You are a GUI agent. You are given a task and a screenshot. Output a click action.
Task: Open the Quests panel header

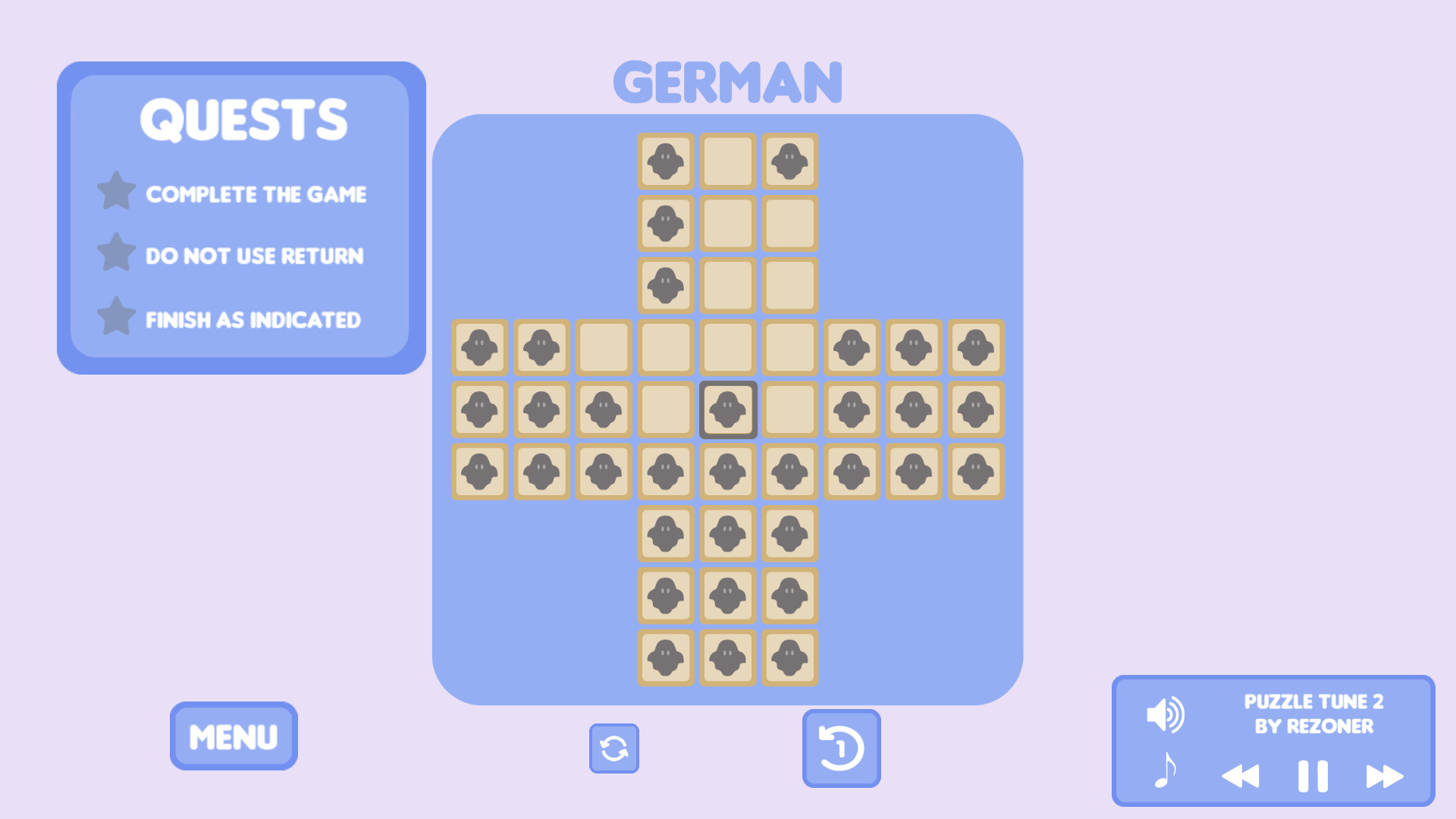click(x=246, y=119)
